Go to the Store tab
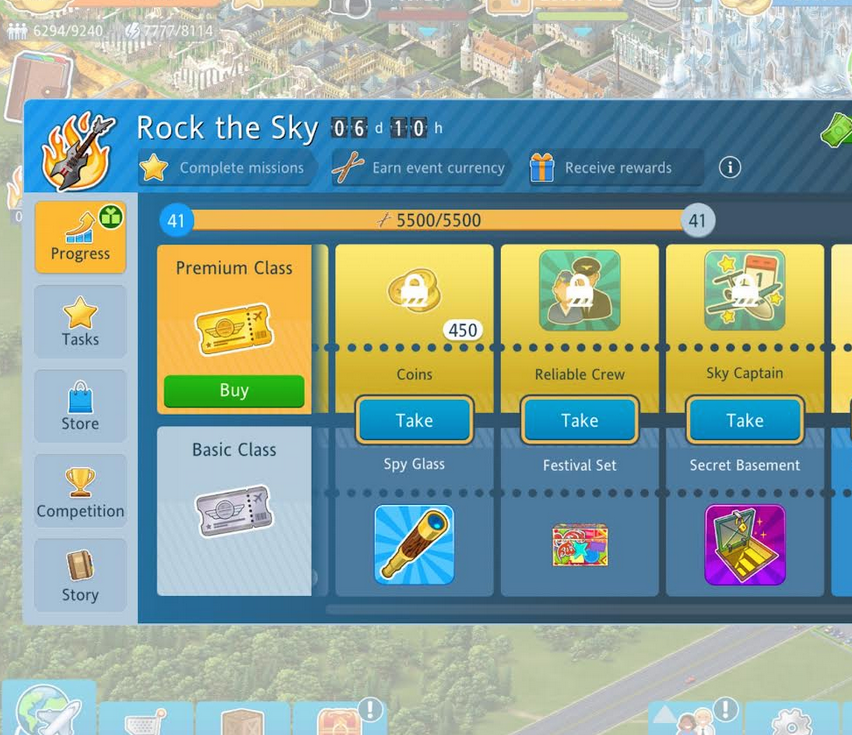This screenshot has width=852, height=735. pyautogui.click(x=80, y=407)
